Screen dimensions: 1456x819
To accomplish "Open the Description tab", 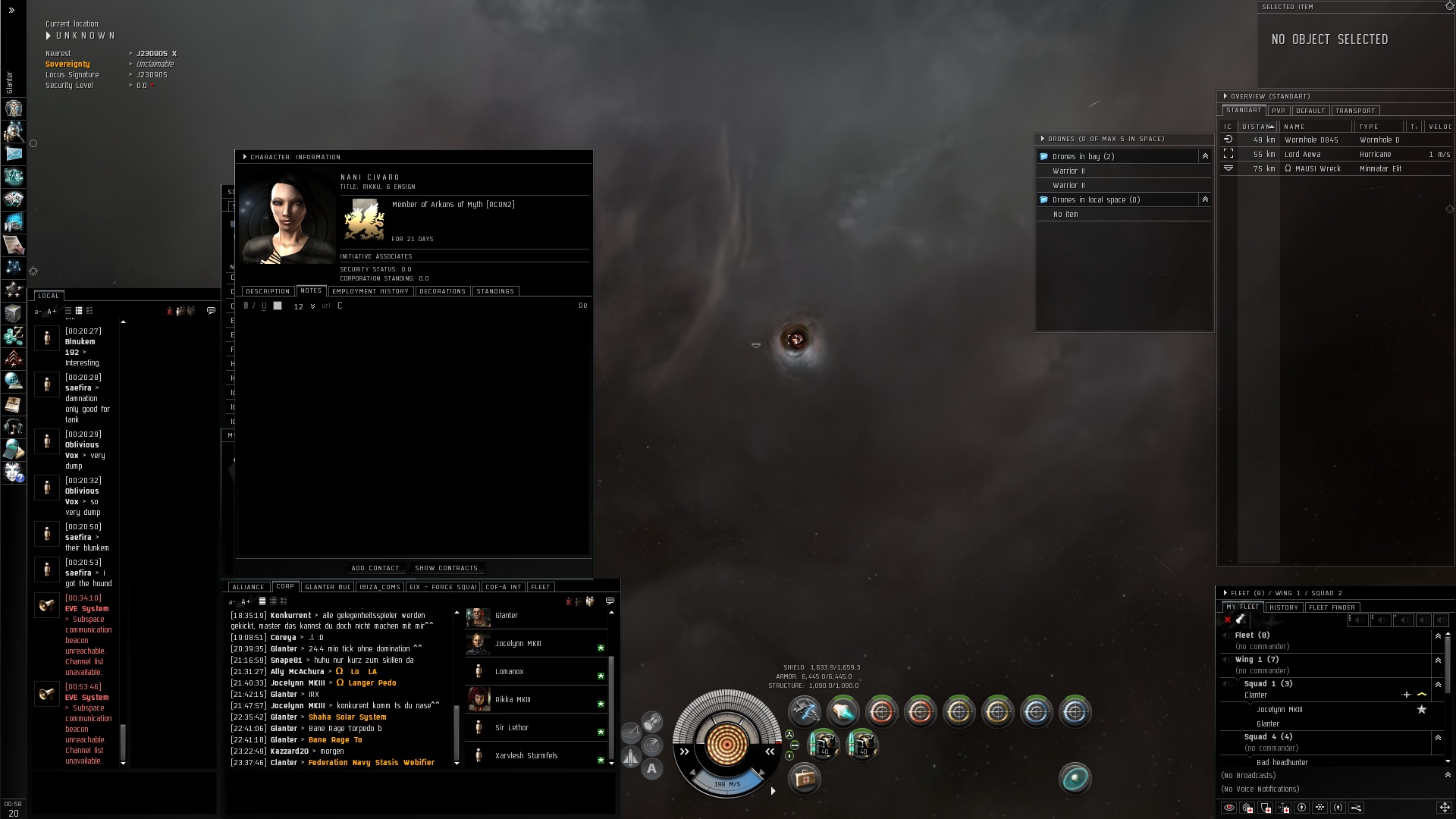I will coord(268,291).
